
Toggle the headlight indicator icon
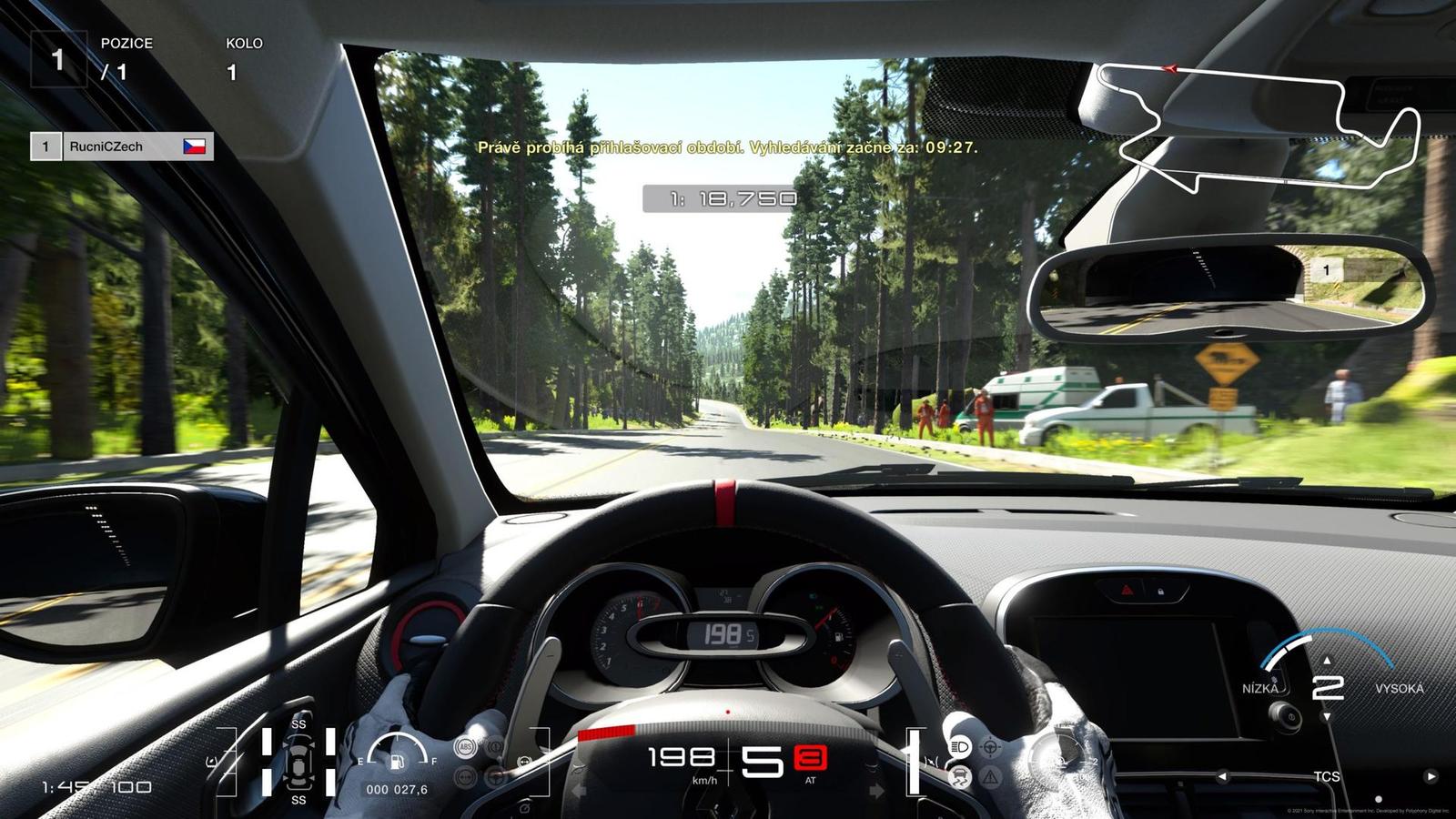tap(959, 747)
